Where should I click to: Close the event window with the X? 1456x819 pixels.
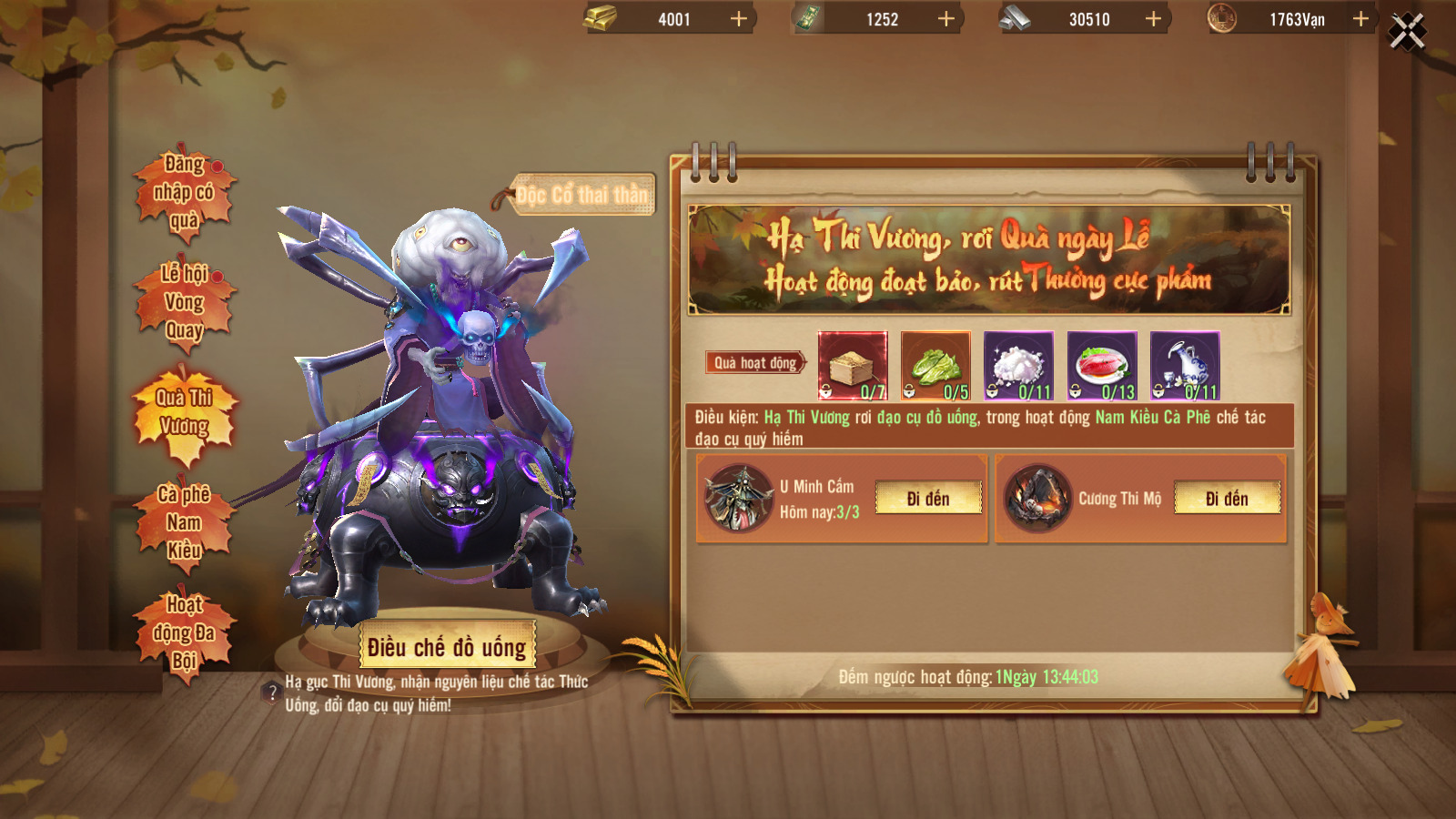point(1407,32)
